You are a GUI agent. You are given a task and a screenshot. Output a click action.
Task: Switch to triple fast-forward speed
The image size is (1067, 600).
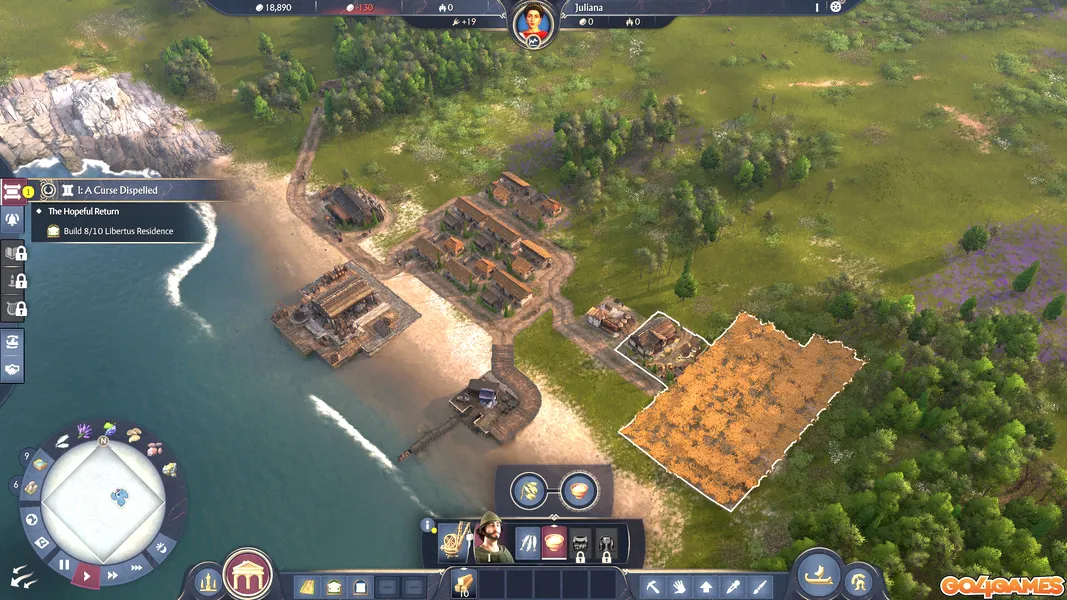tap(137, 566)
